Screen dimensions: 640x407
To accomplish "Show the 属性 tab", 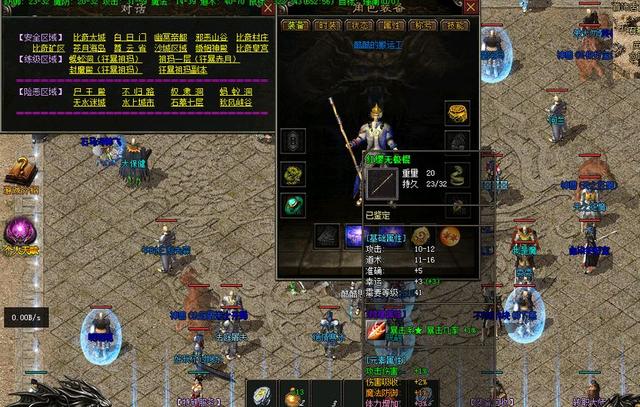I will [393, 27].
